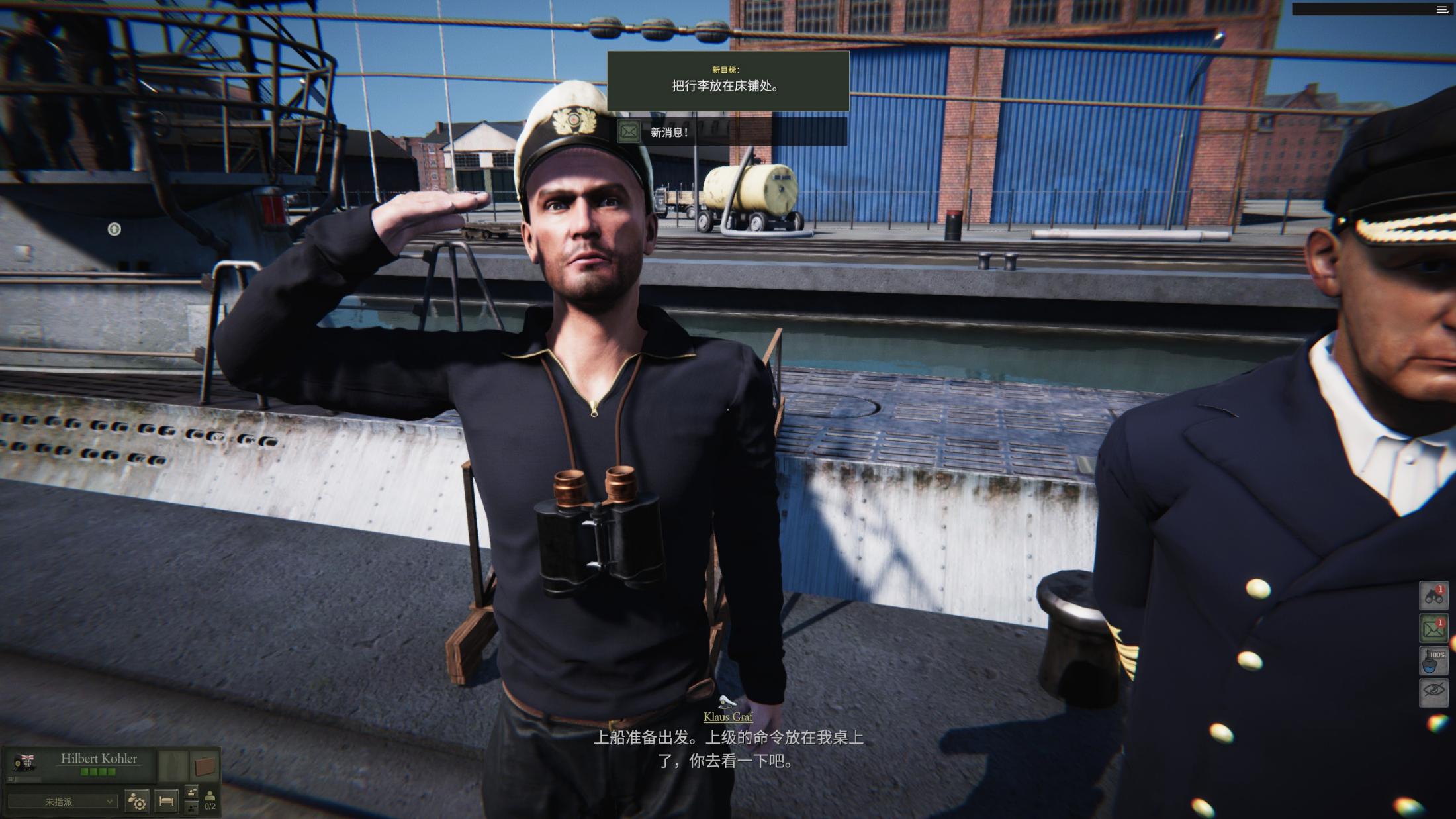The image size is (1456, 819).
Task: Open the hamburger menu in top bar
Action: pos(1442,9)
